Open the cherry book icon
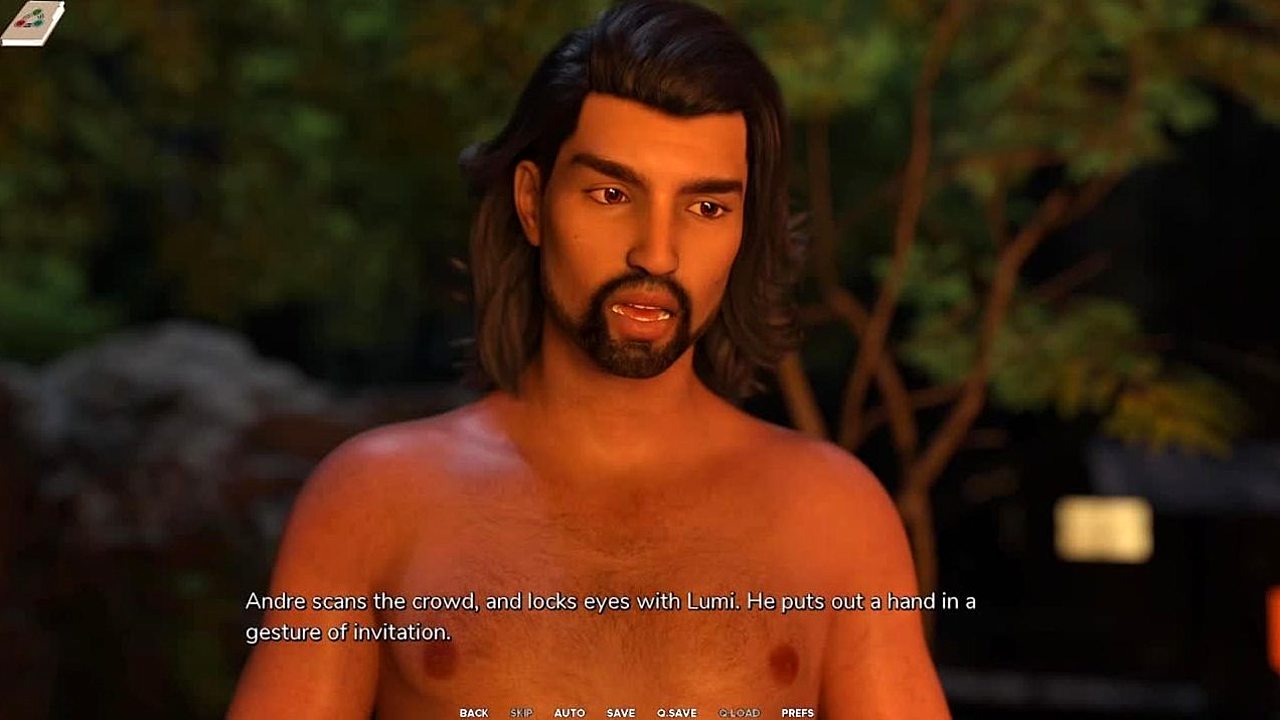Image resolution: width=1280 pixels, height=720 pixels. point(32,22)
